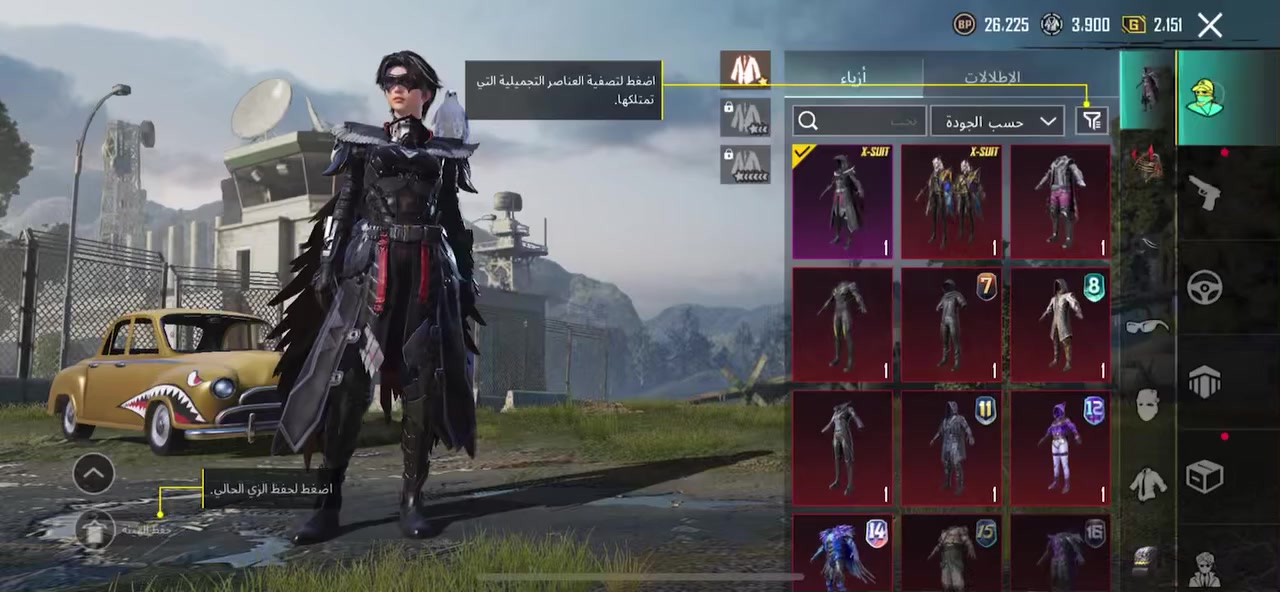Screen dimensions: 1280x592
Task: Click the owned-items filter funnel icon
Action: 1092,121
